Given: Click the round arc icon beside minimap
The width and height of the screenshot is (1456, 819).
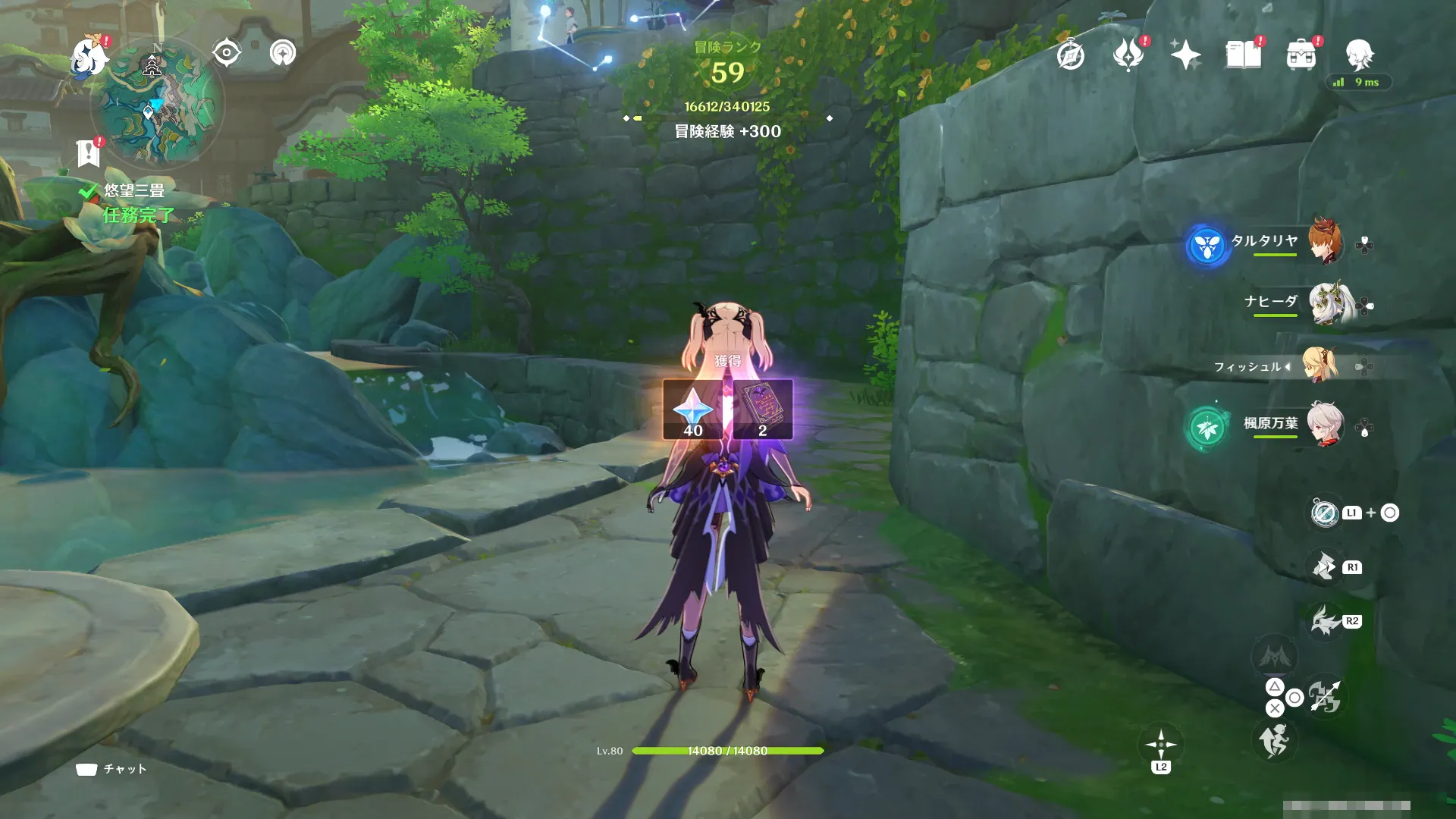Looking at the screenshot, I should (x=283, y=53).
